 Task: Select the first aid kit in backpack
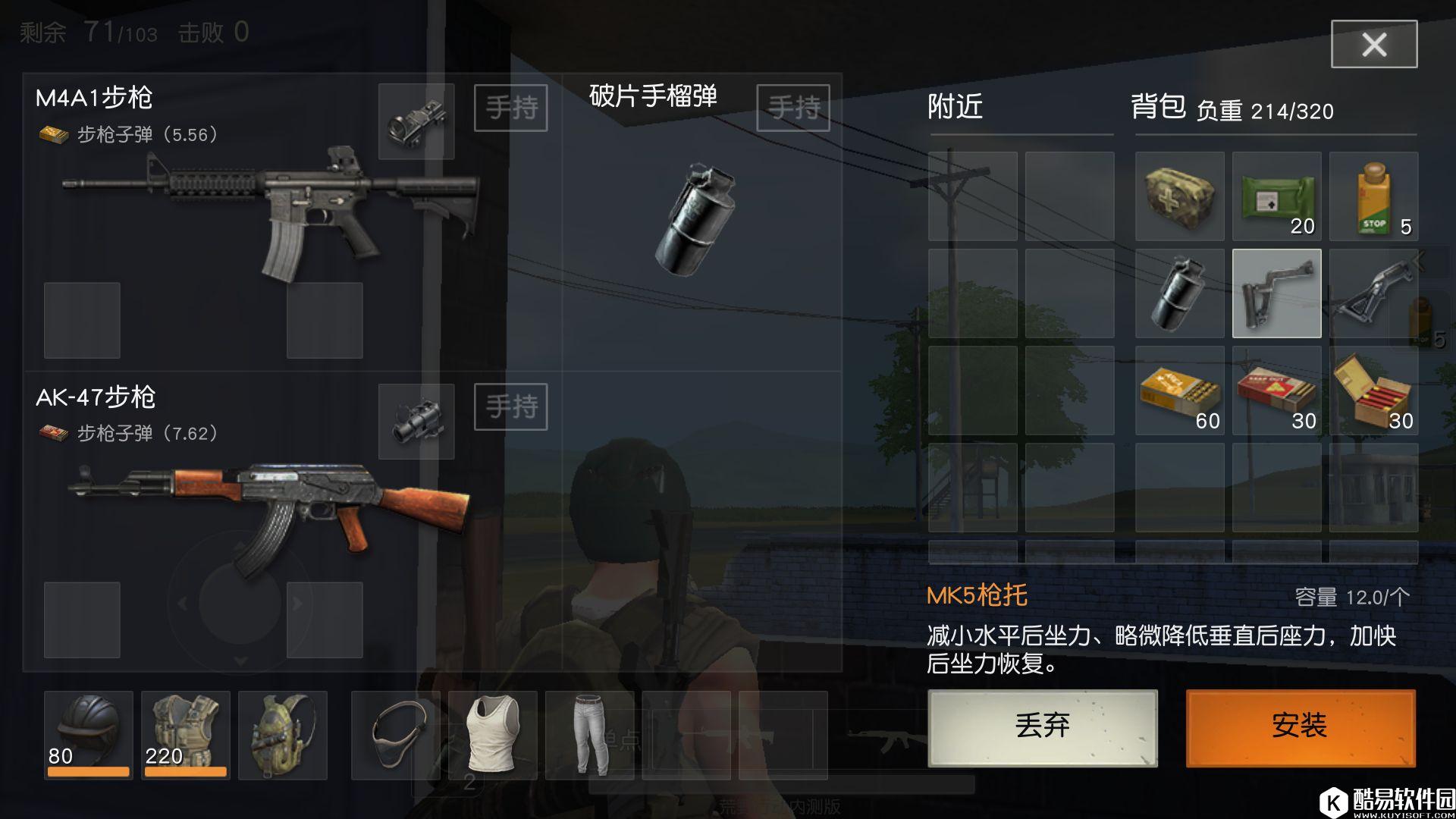(x=1178, y=196)
